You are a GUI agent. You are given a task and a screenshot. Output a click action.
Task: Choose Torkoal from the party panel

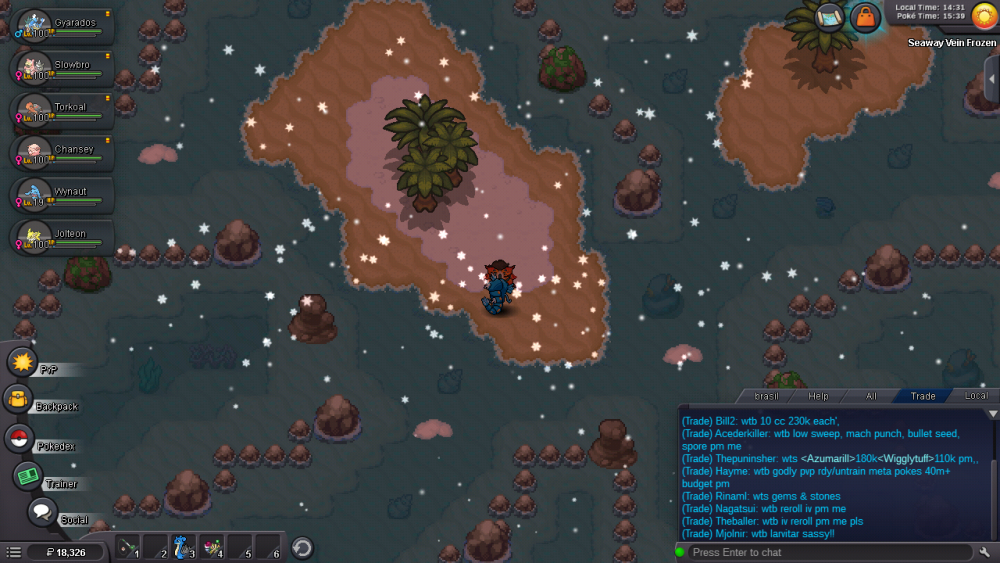pyautogui.click(x=62, y=111)
